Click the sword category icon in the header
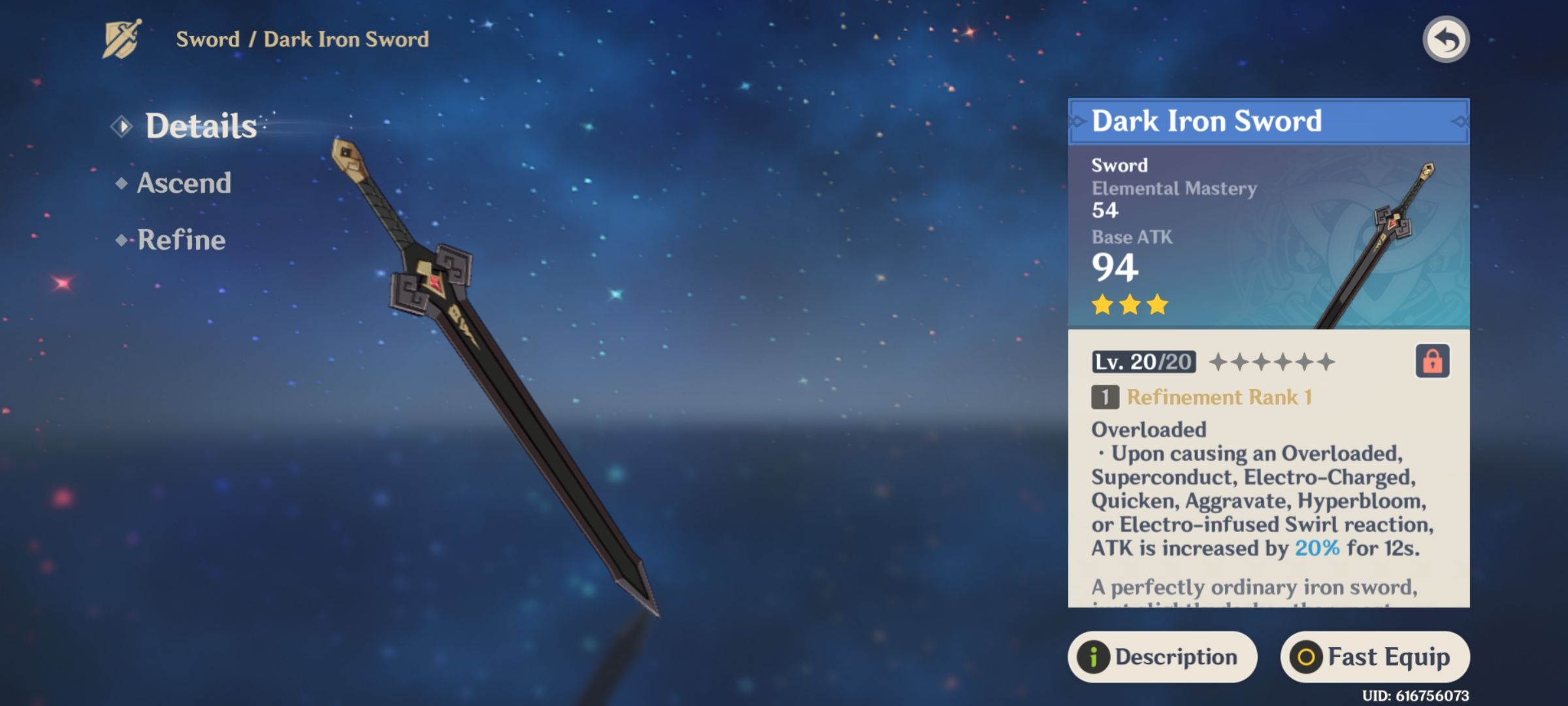This screenshot has width=1568, height=706. 121,41
